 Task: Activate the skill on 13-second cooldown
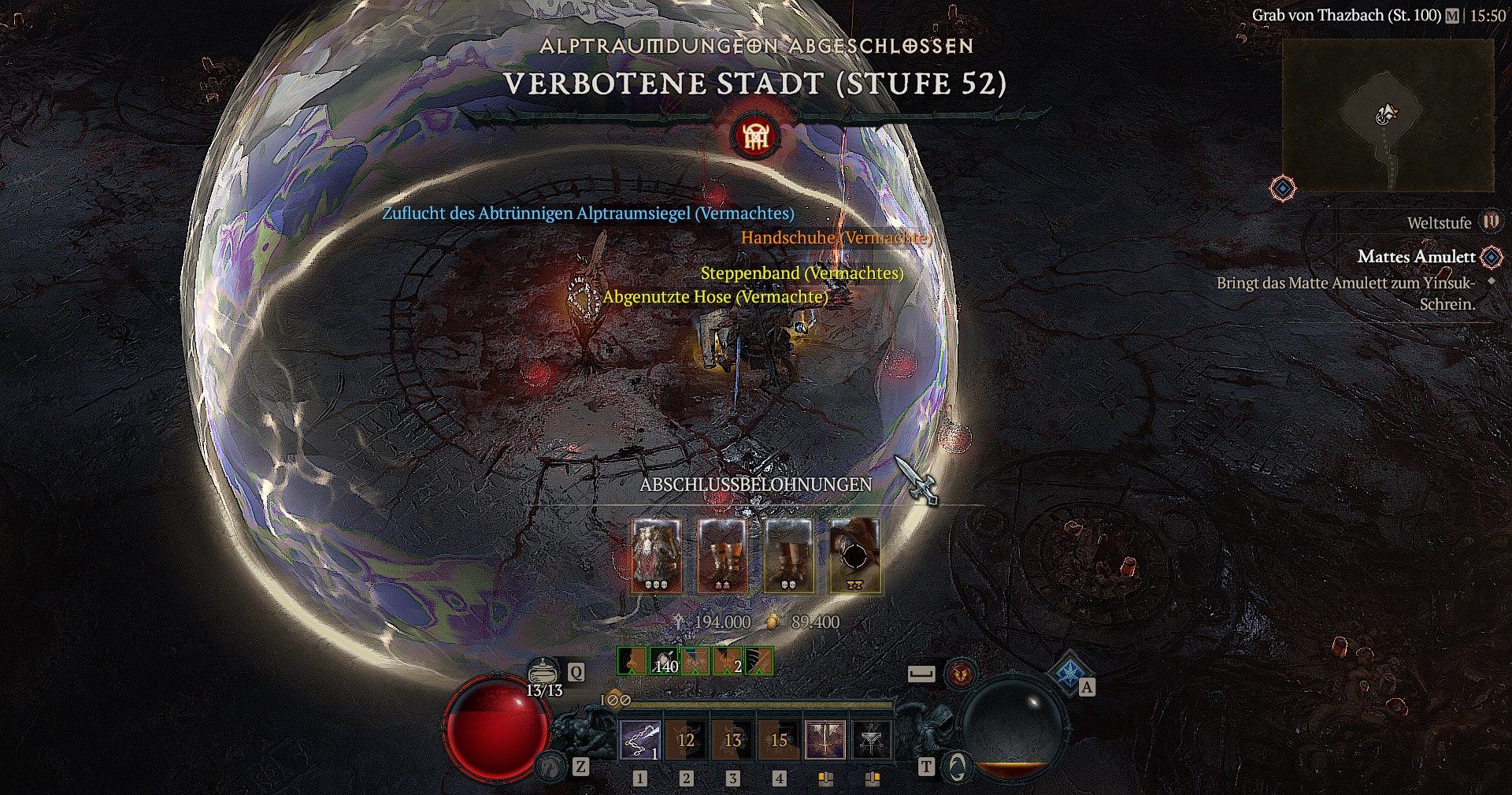point(733,740)
